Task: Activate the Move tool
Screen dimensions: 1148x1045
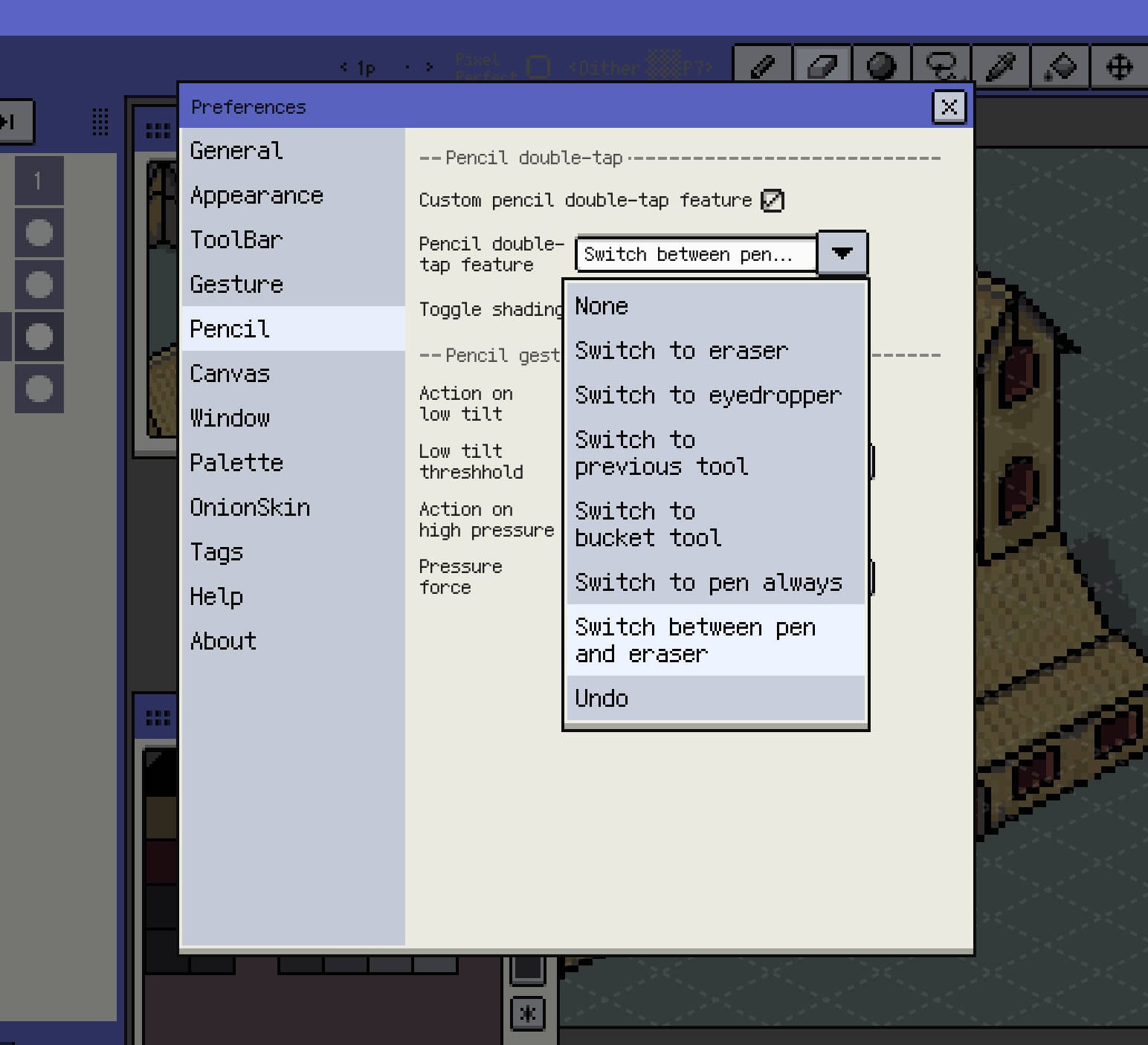Action: pos(1118,67)
